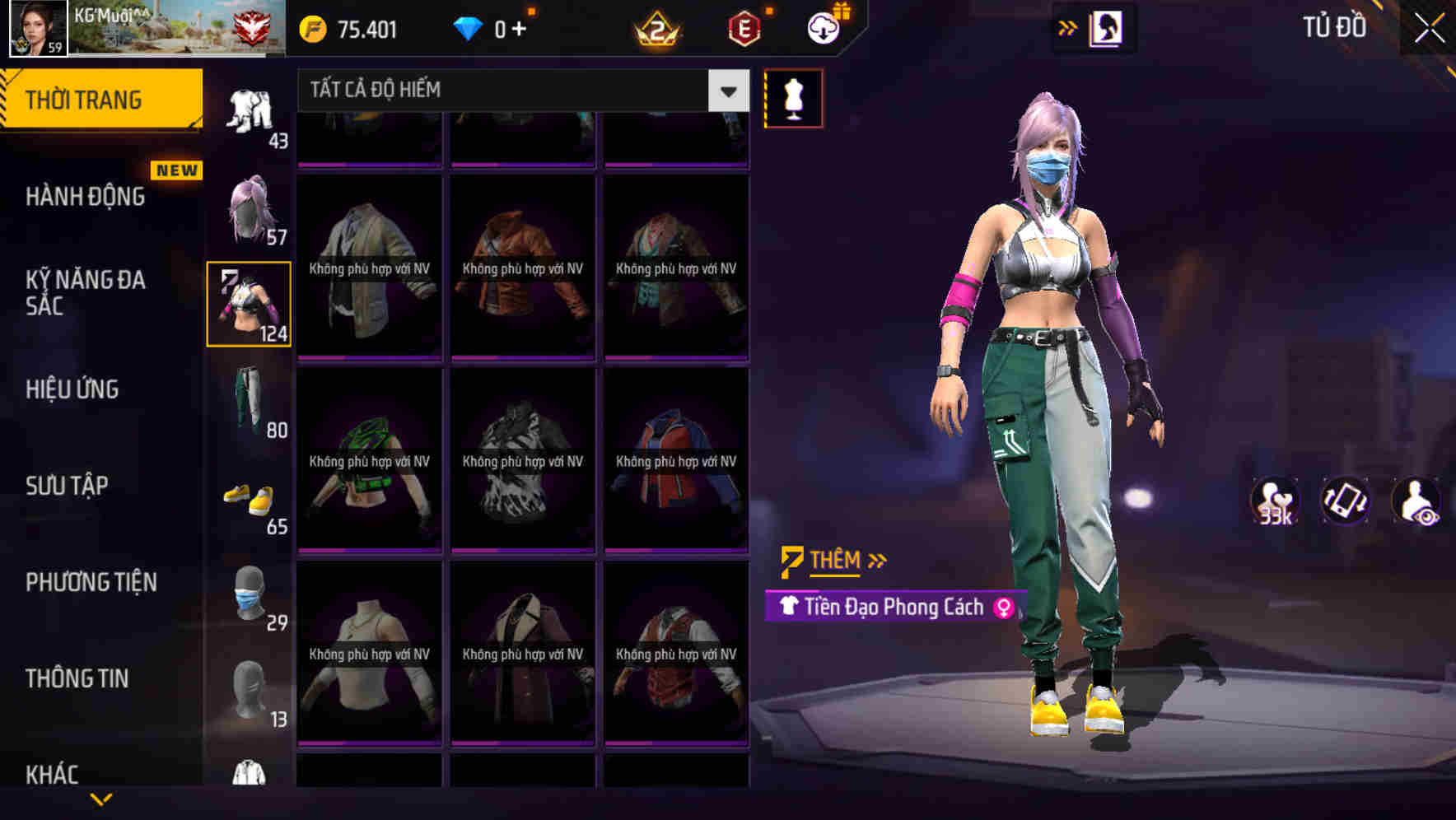Expand the sidebar with bottom chevron arrow
Image resolution: width=1456 pixels, height=820 pixels.
tap(101, 800)
